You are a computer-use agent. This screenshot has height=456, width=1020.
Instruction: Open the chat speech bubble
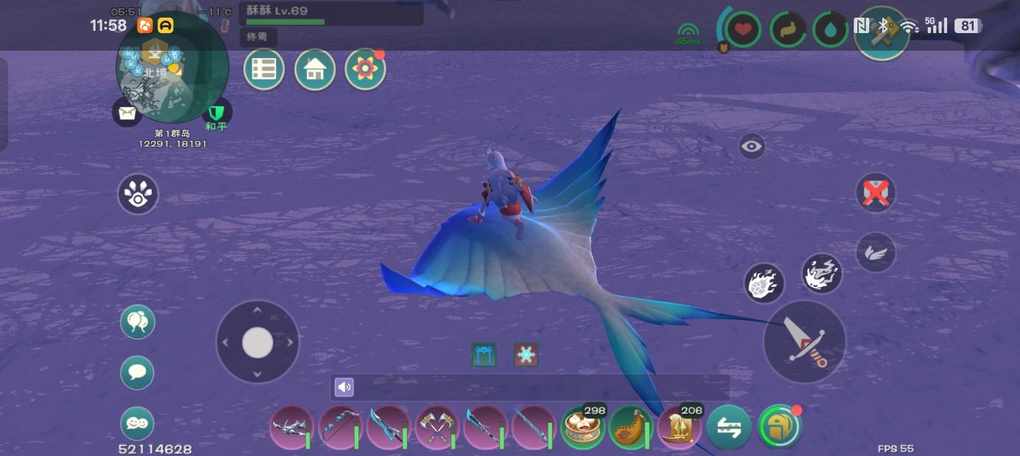(x=137, y=372)
